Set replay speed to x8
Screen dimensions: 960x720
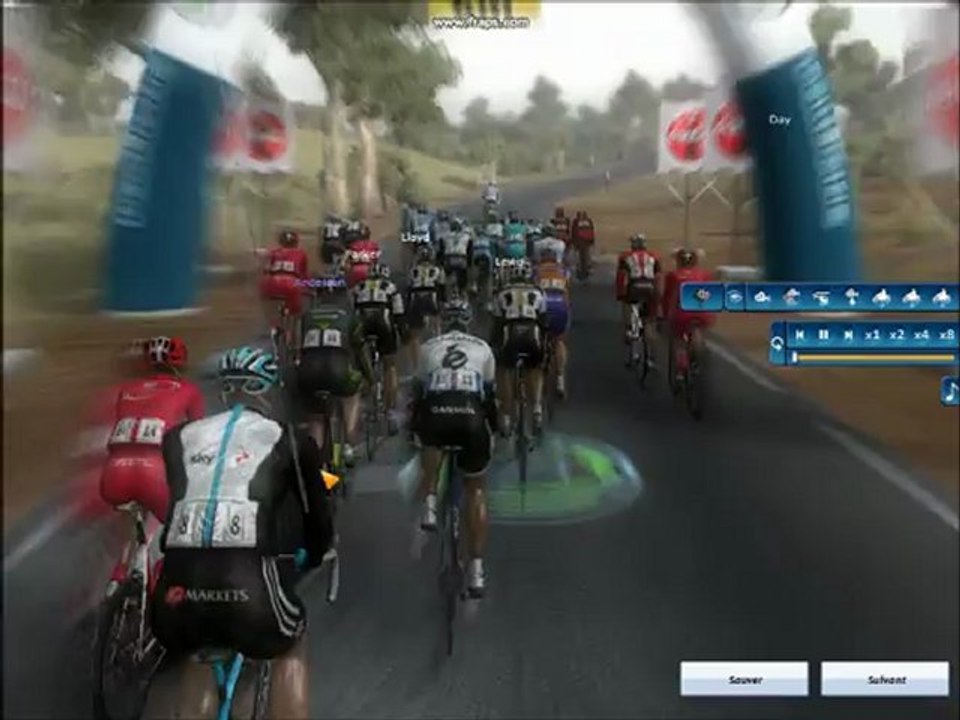(946, 335)
